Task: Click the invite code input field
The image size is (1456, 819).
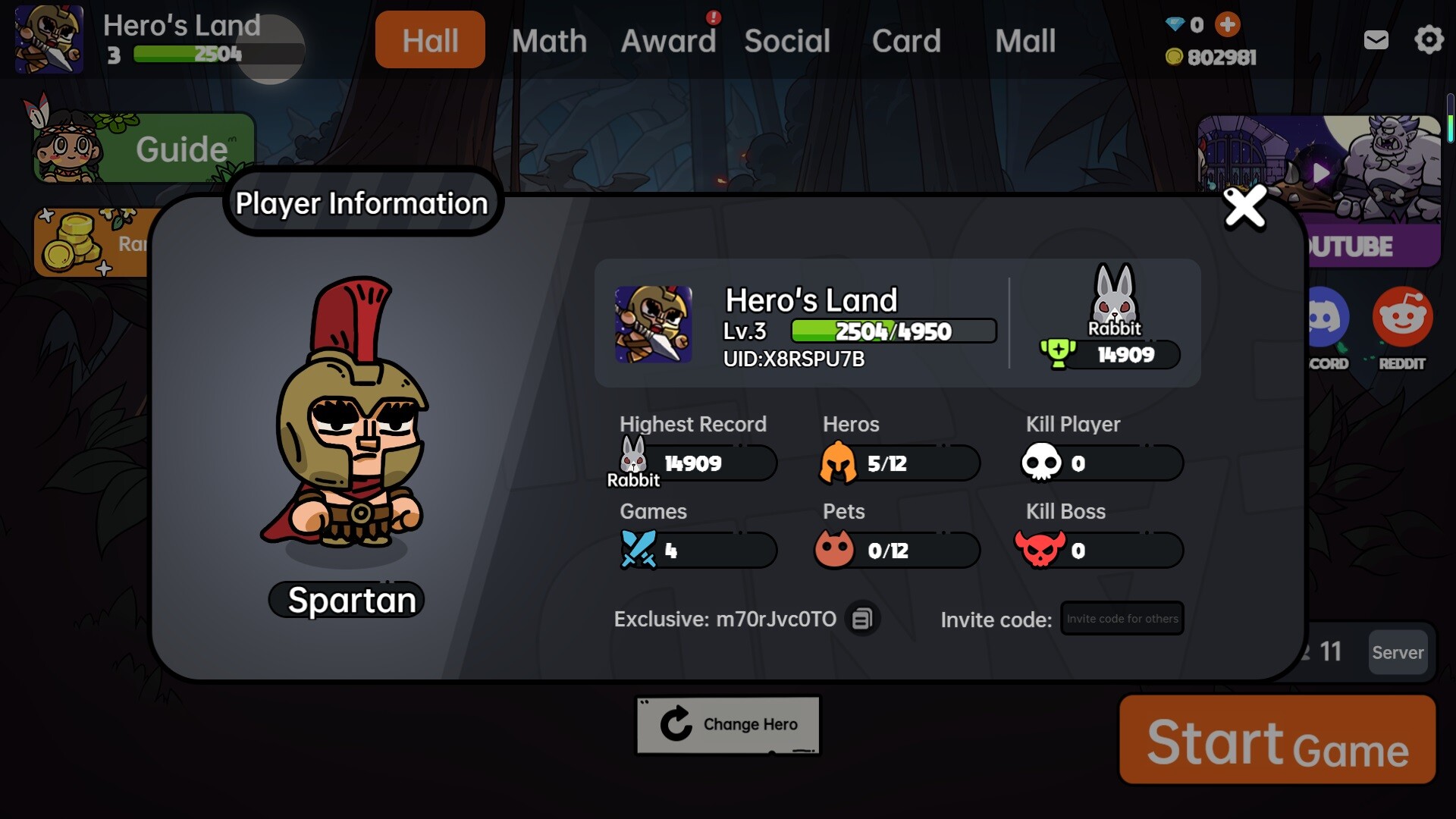Action: [1122, 618]
